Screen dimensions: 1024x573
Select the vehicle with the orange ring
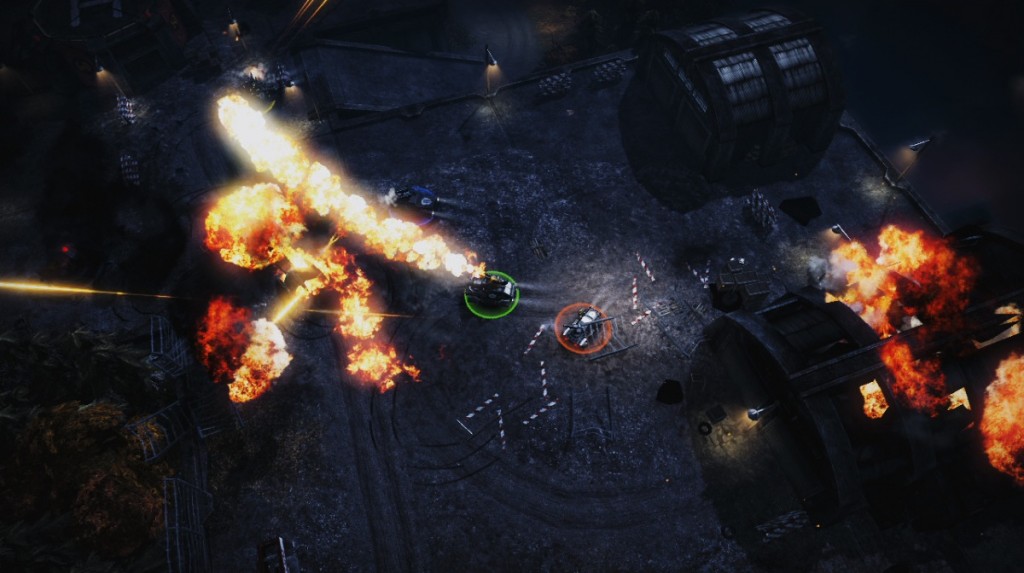click(x=583, y=326)
